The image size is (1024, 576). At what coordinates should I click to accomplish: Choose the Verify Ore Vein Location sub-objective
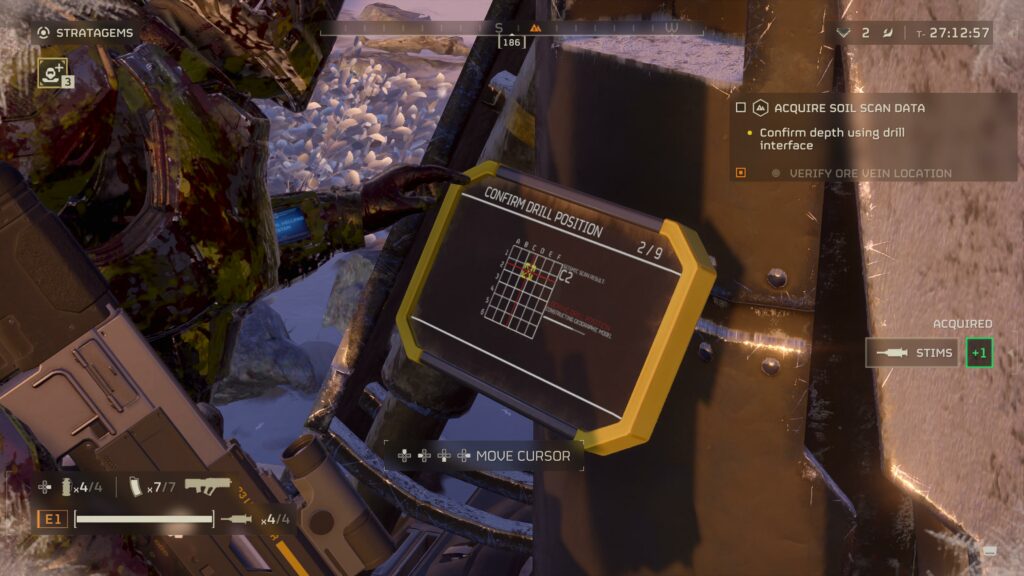[870, 173]
